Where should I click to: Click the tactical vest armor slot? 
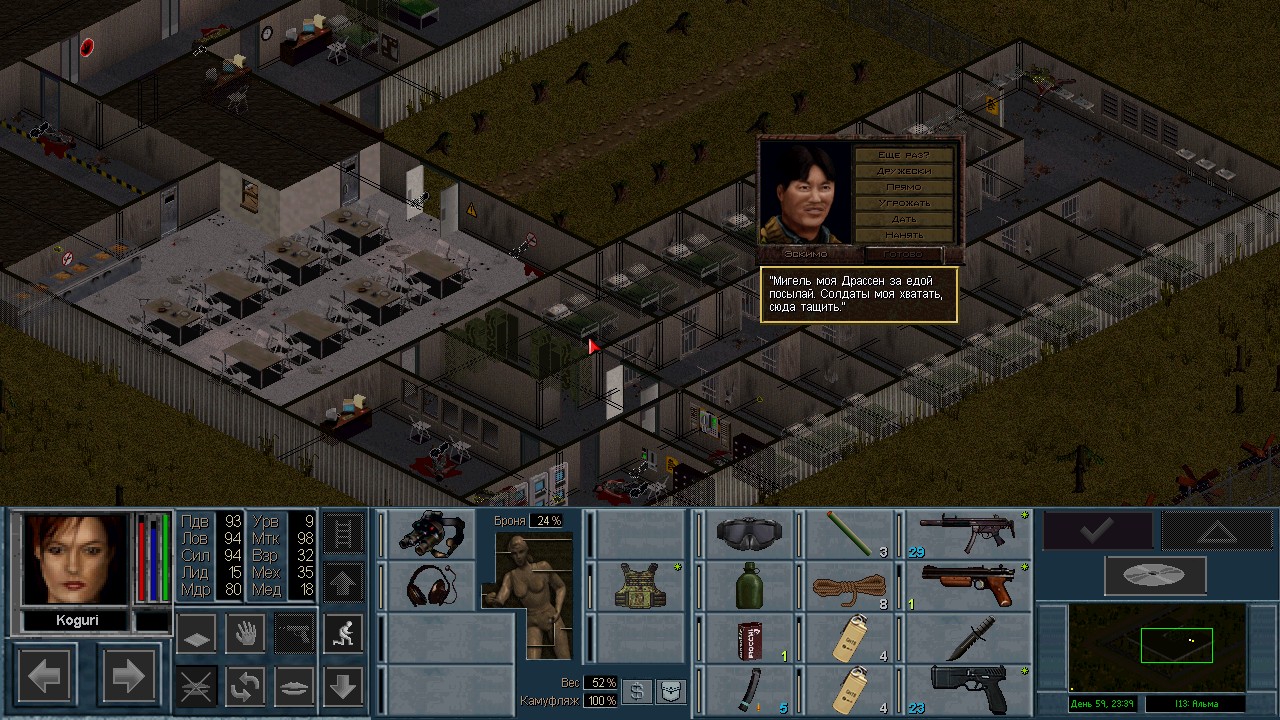pyautogui.click(x=640, y=586)
